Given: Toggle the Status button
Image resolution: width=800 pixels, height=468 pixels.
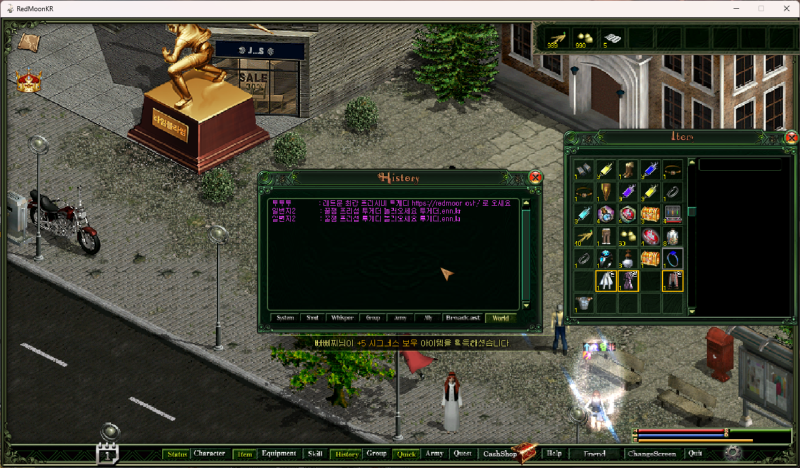Looking at the screenshot, I should [x=177, y=454].
